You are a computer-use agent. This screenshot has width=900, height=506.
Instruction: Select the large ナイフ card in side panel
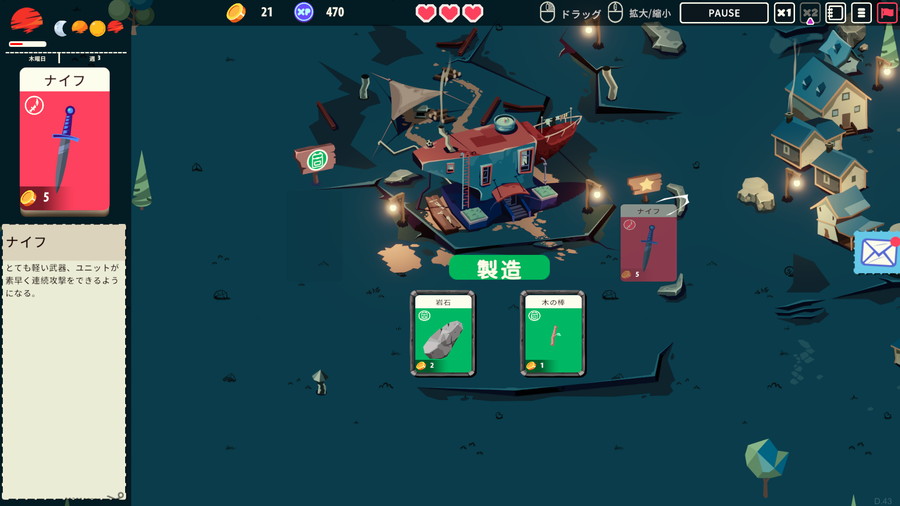pos(64,140)
